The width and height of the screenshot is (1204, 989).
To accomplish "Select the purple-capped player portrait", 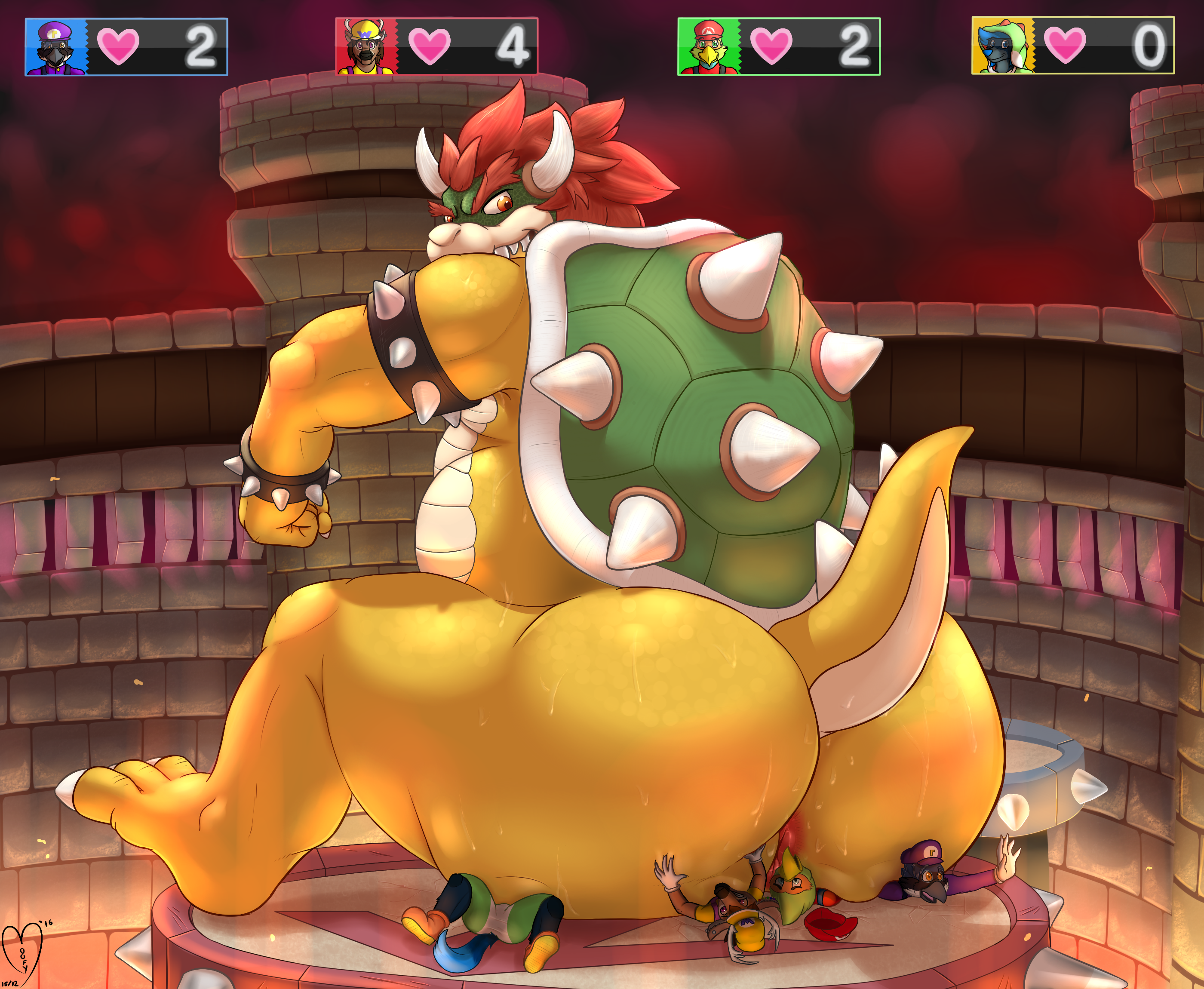I will pyautogui.click(x=56, y=47).
